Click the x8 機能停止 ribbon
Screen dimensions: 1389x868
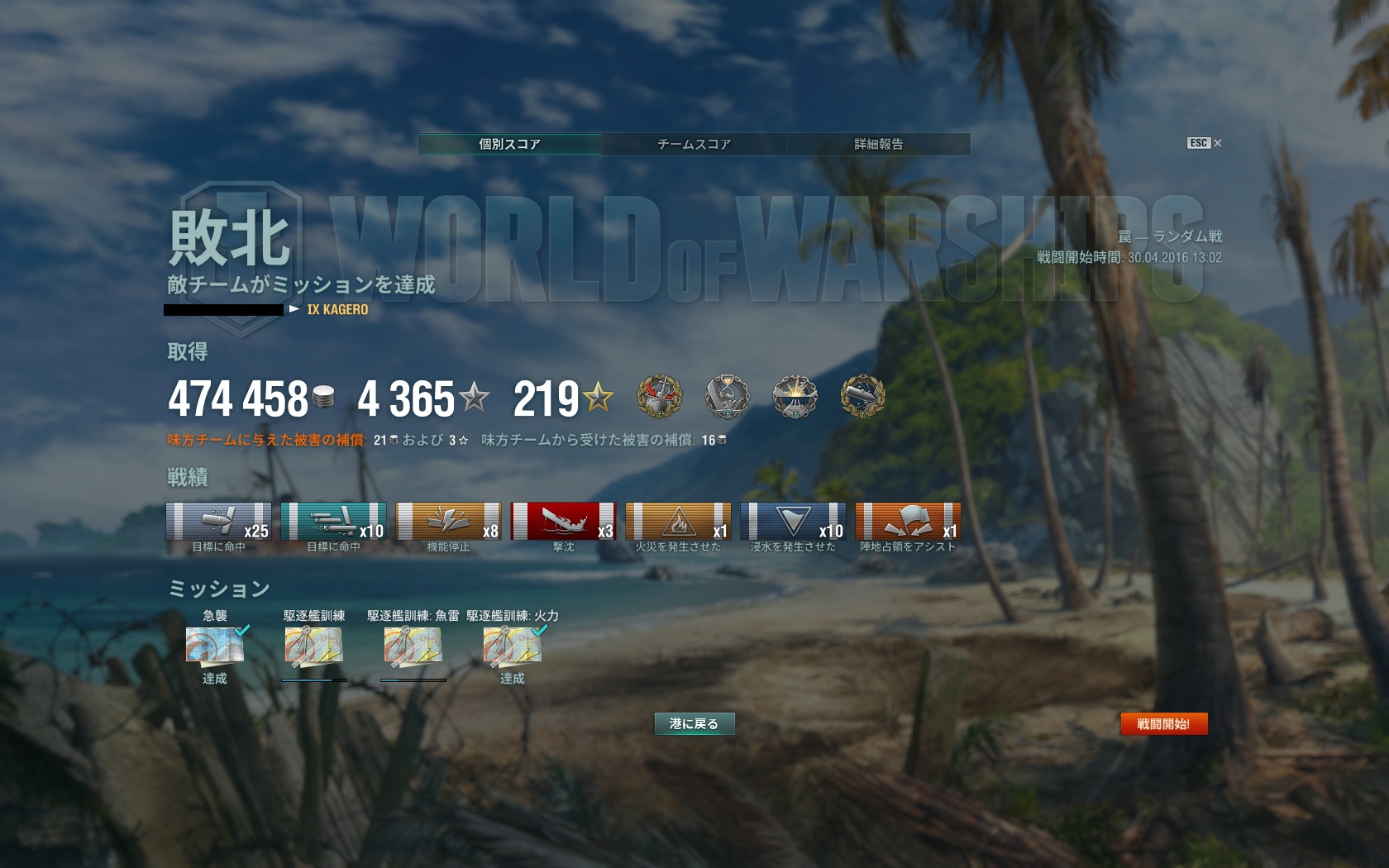coord(448,521)
